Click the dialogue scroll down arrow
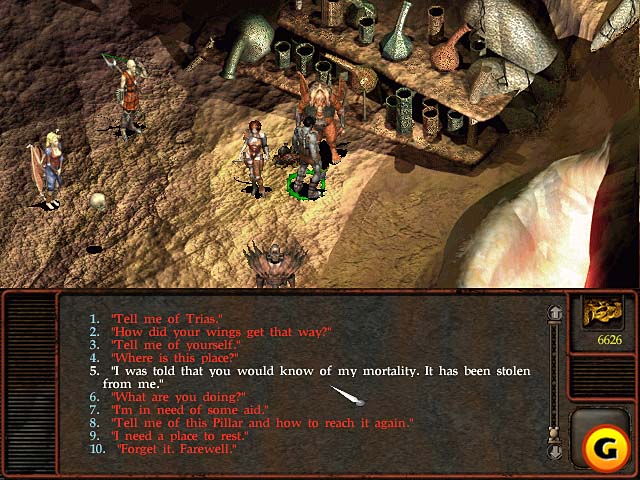Screen dimensions: 640x480 (x=555, y=452)
